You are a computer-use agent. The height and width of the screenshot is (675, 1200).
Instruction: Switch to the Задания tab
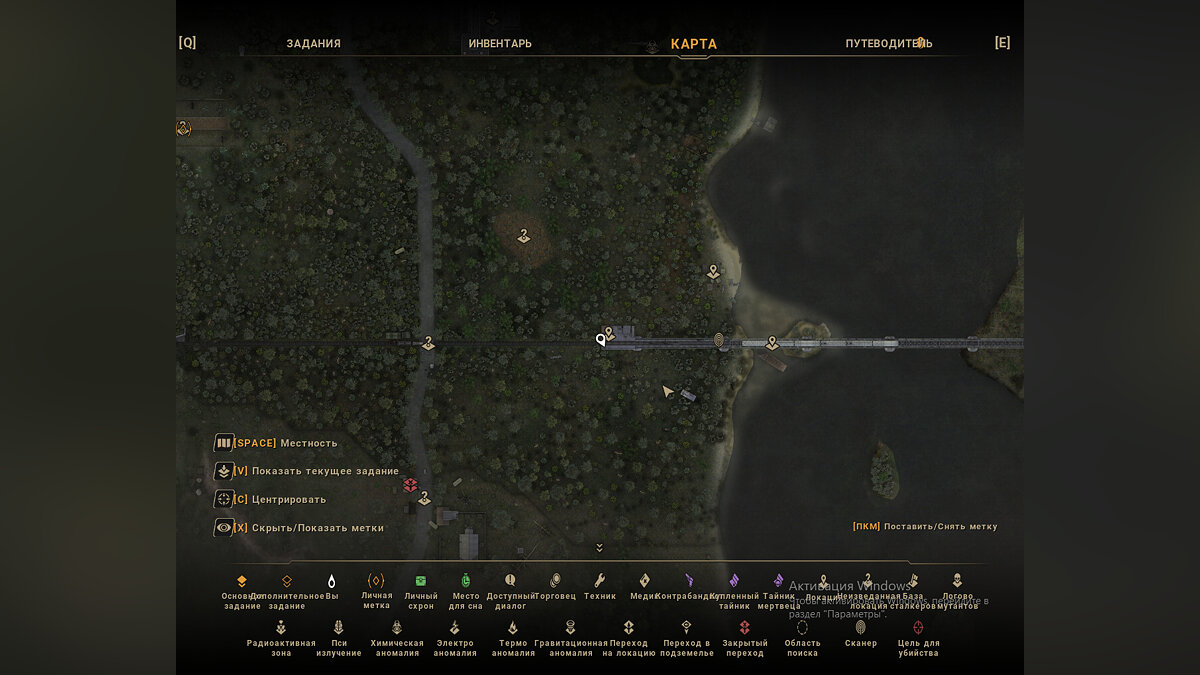pyautogui.click(x=313, y=44)
